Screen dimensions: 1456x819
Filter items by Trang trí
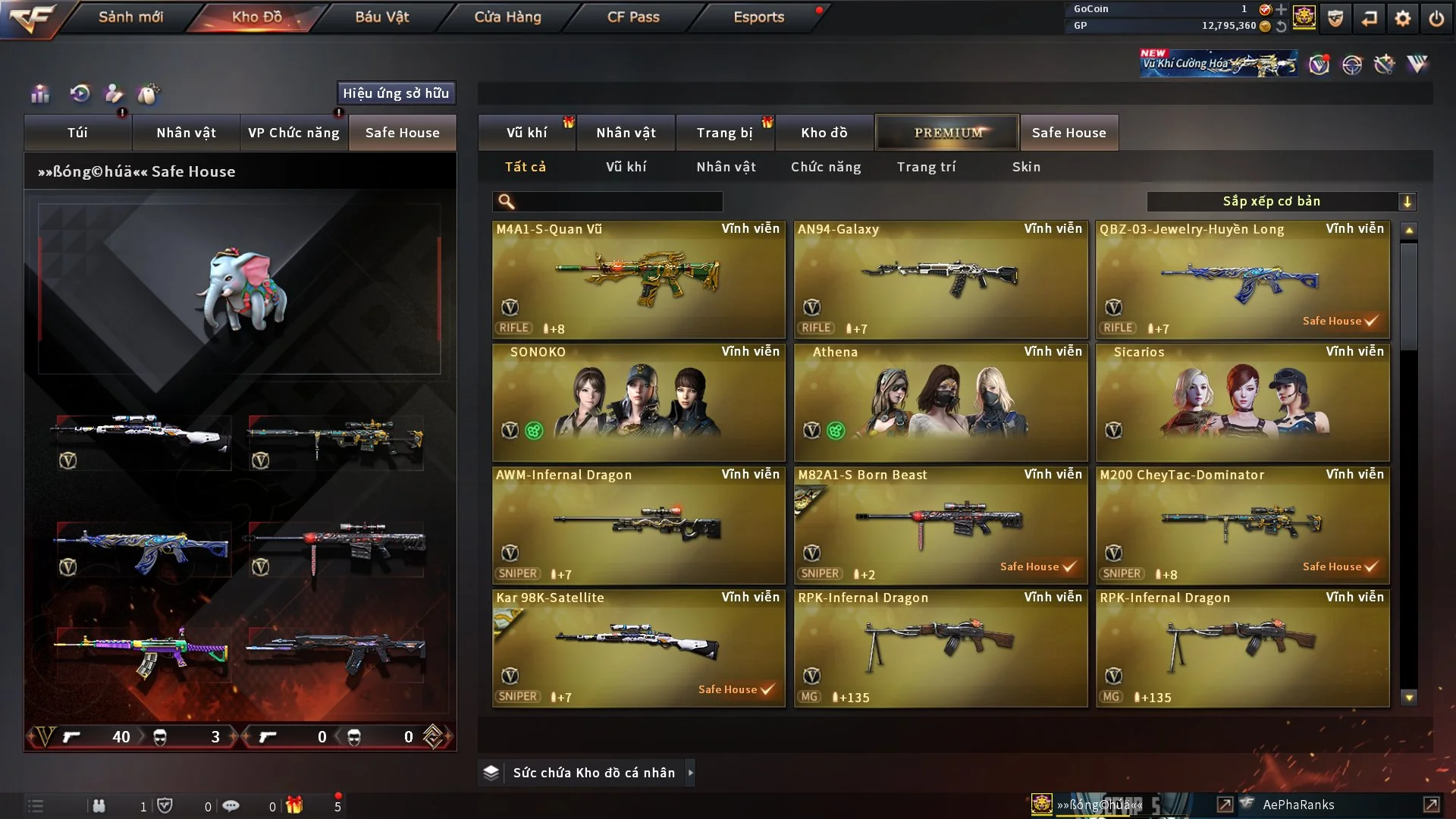pyautogui.click(x=926, y=167)
